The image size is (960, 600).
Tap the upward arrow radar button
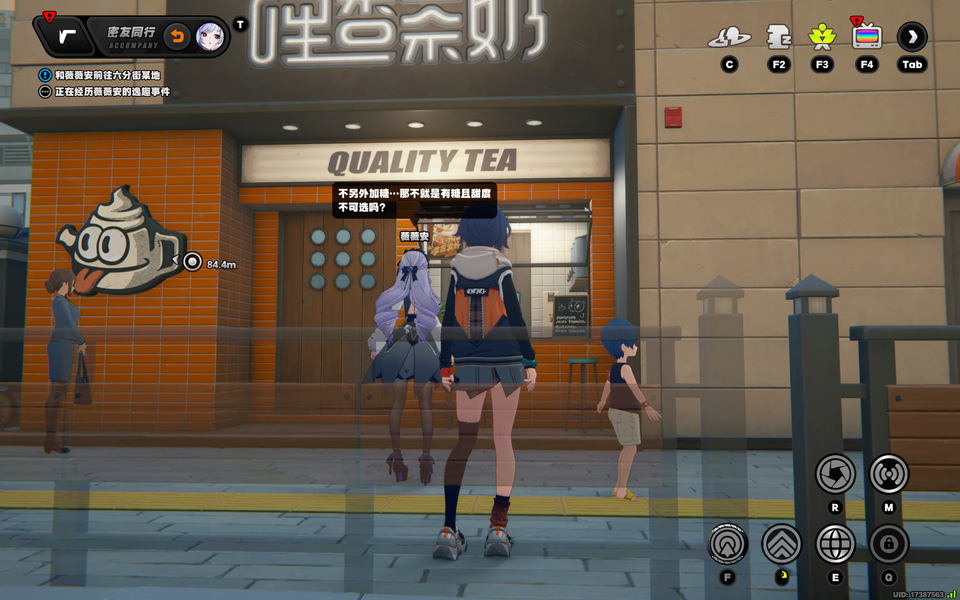tap(729, 544)
